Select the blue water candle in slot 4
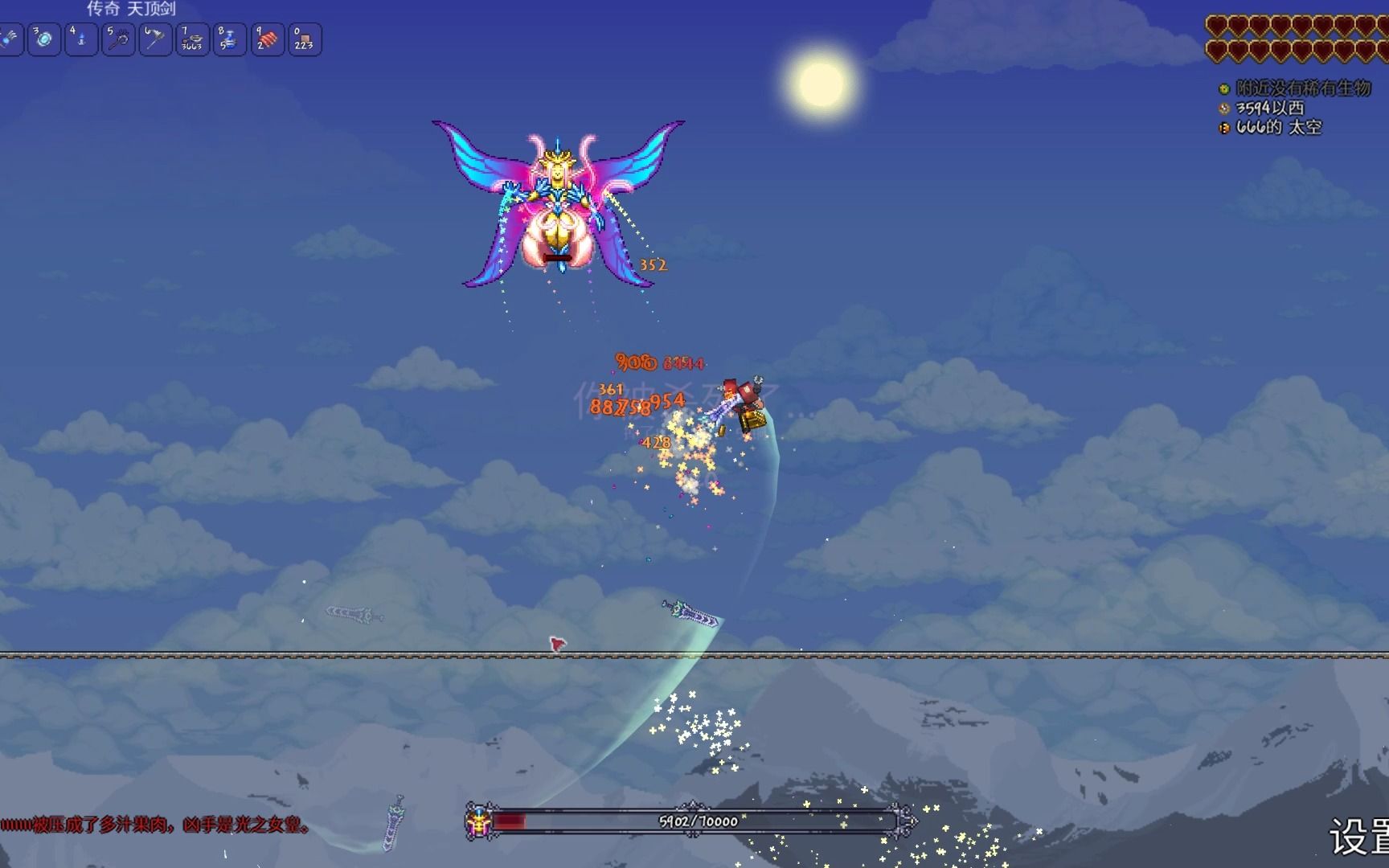 (x=81, y=39)
